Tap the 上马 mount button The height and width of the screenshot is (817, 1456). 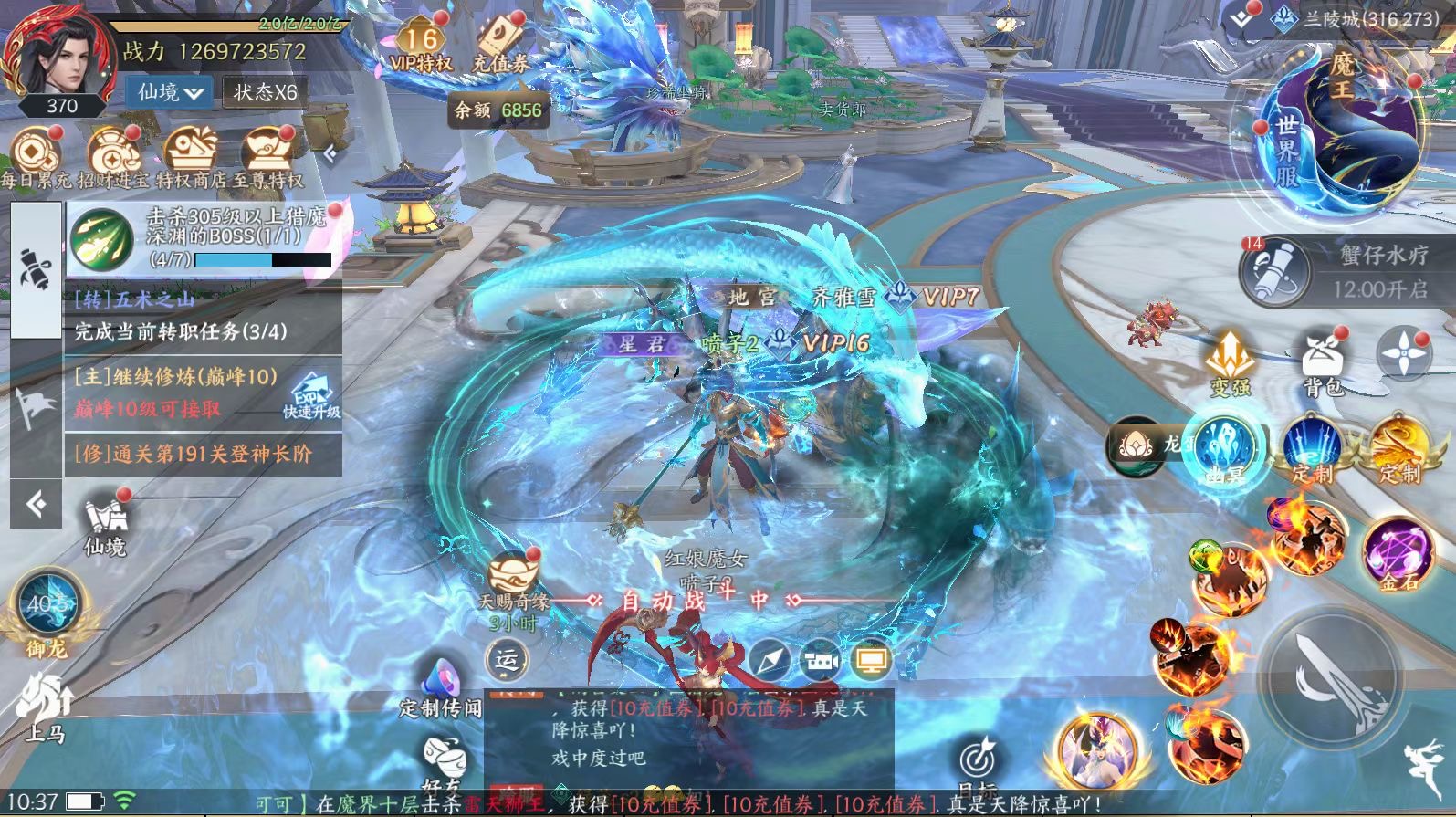click(x=43, y=707)
